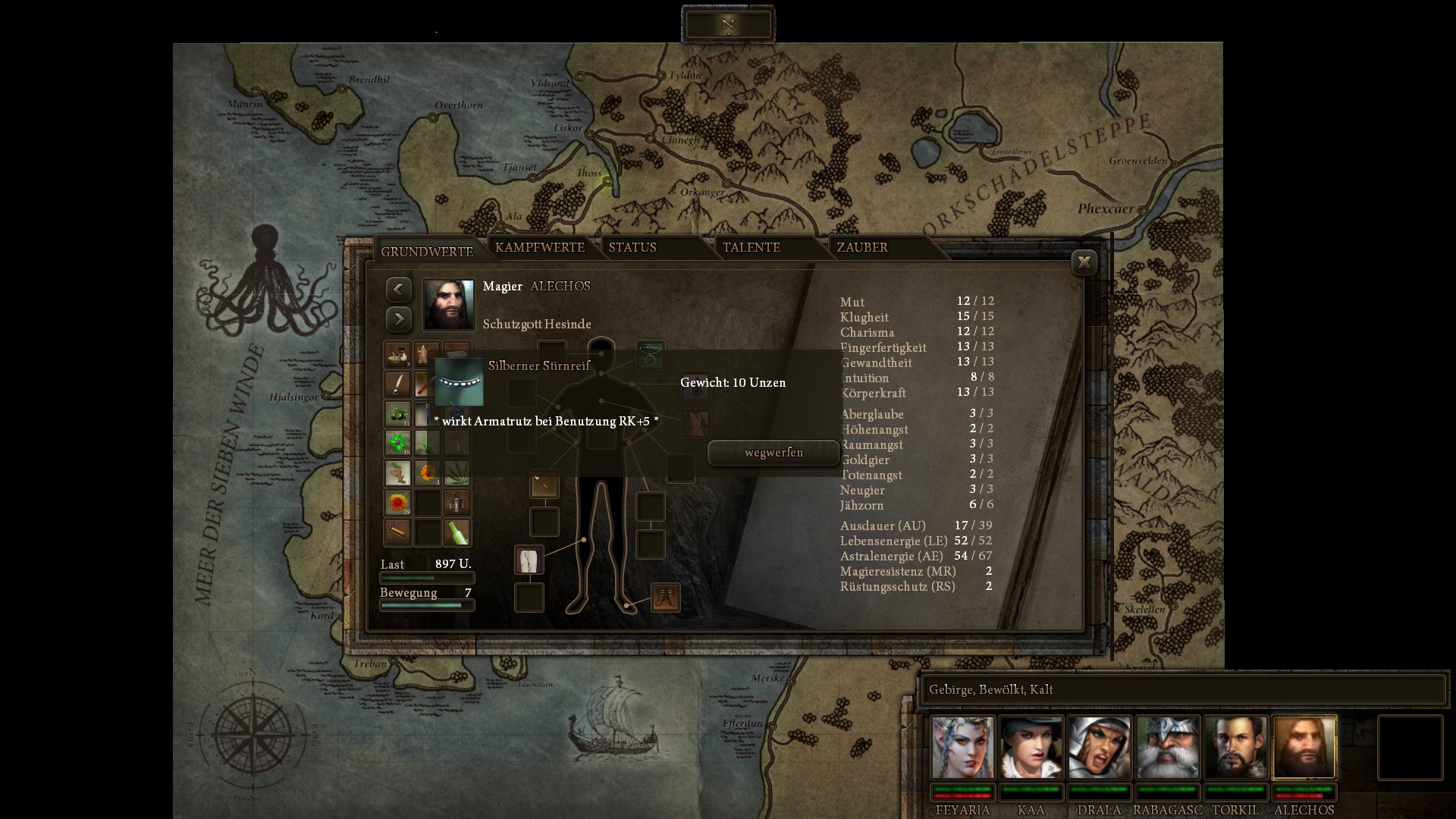Click the equipped amulet slot

651,355
